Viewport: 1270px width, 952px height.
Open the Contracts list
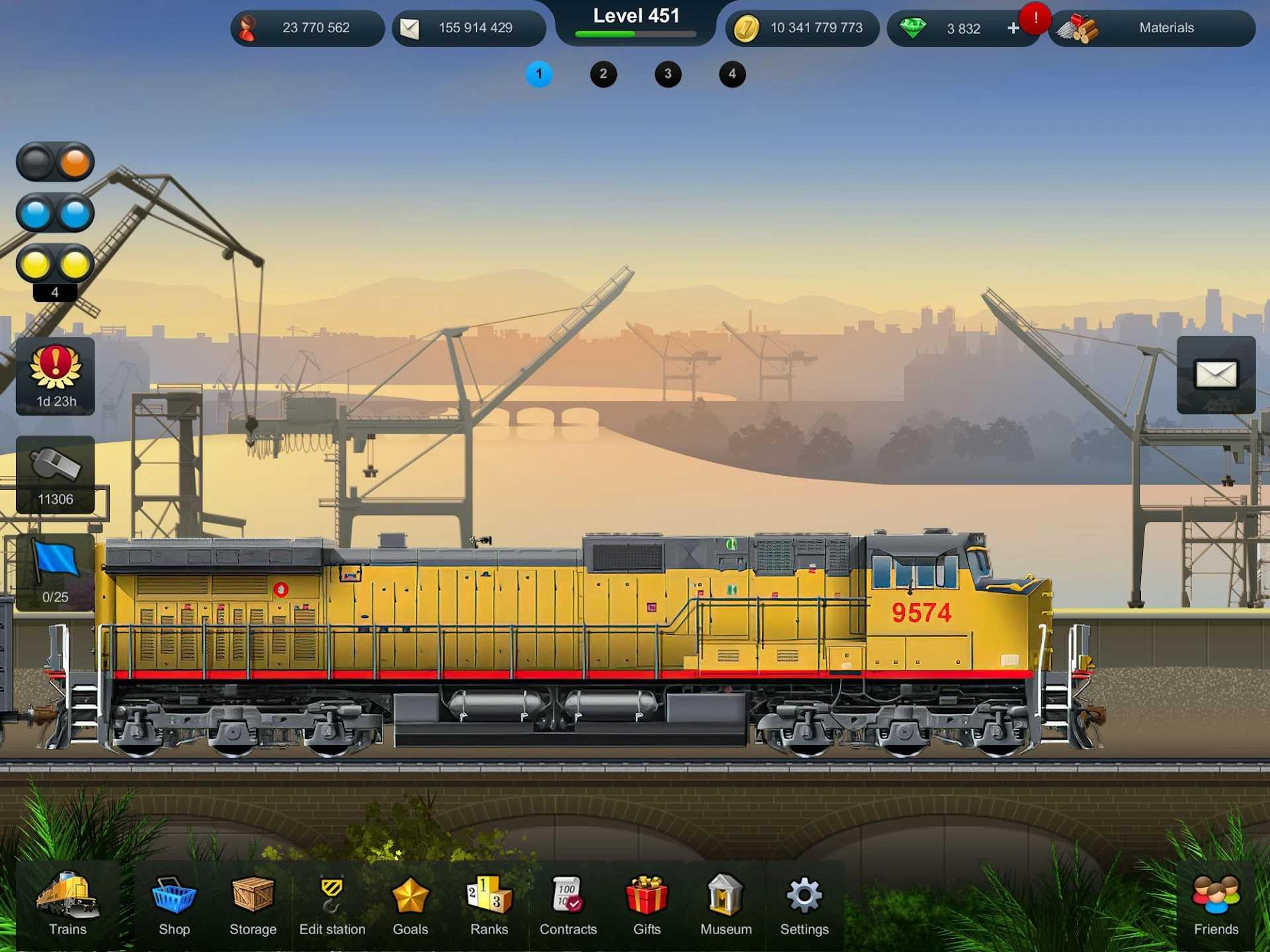pyautogui.click(x=568, y=906)
